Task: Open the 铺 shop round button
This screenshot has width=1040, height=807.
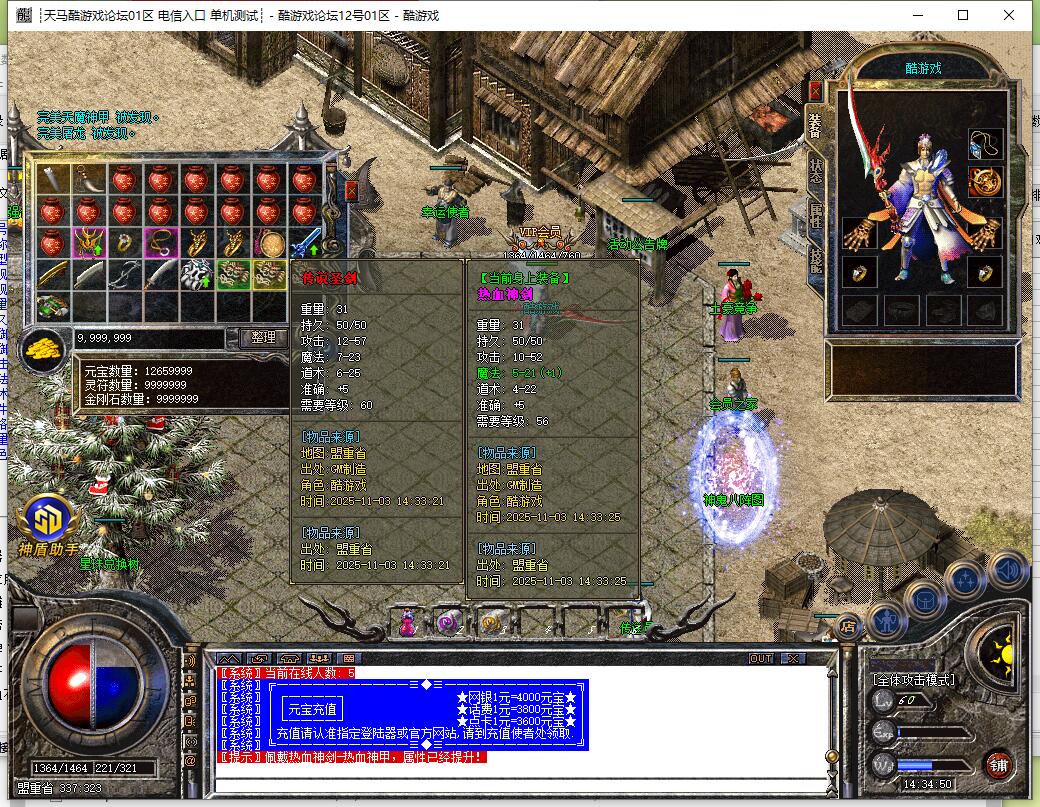Action: pyautogui.click(x=997, y=765)
